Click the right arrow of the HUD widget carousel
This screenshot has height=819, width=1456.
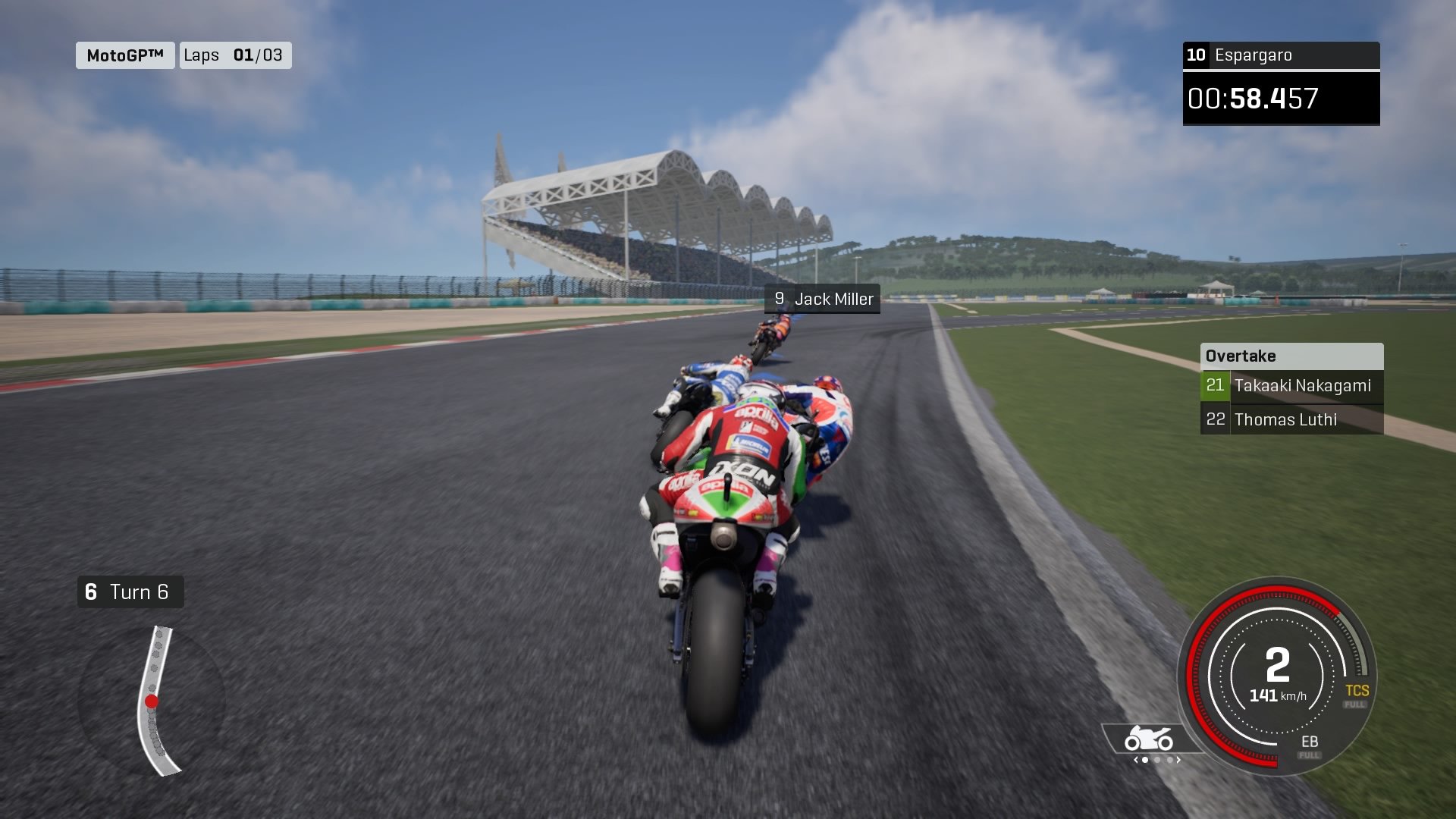click(1178, 759)
